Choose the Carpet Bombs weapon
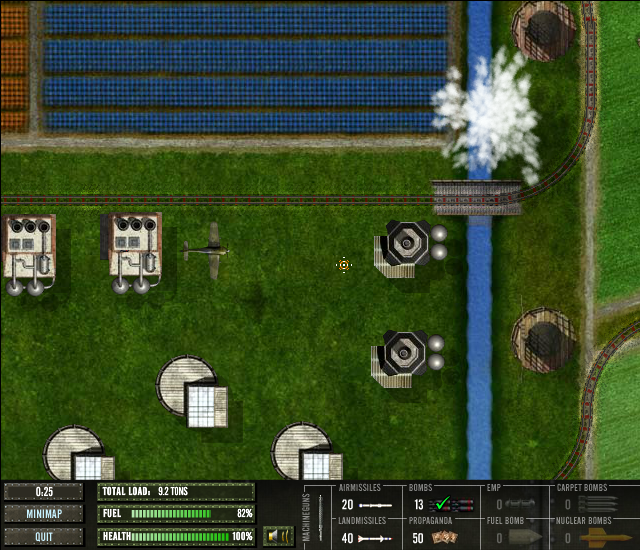Viewport: 640px width, 550px height. click(x=590, y=505)
